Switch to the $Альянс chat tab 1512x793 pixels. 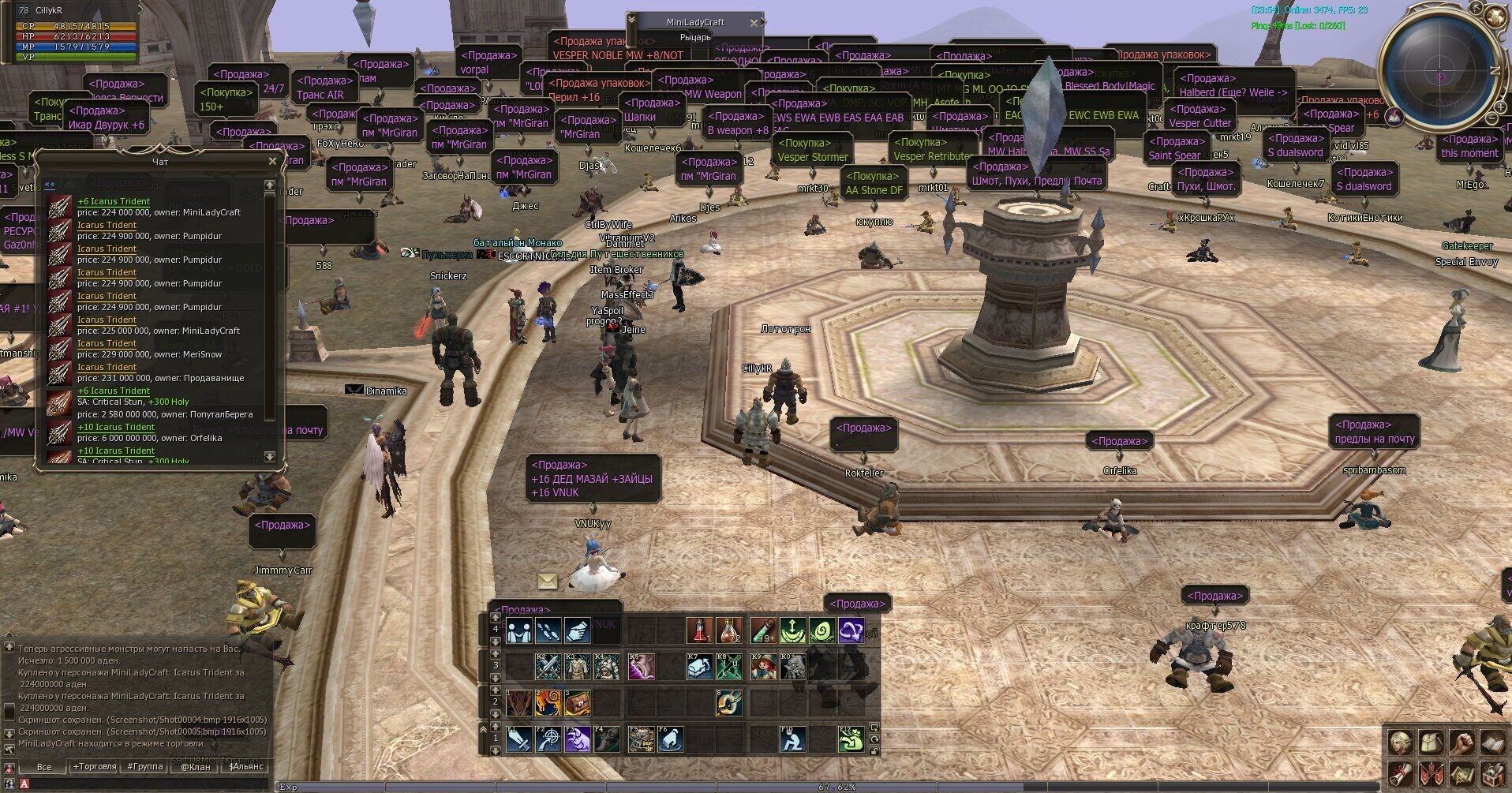click(247, 766)
